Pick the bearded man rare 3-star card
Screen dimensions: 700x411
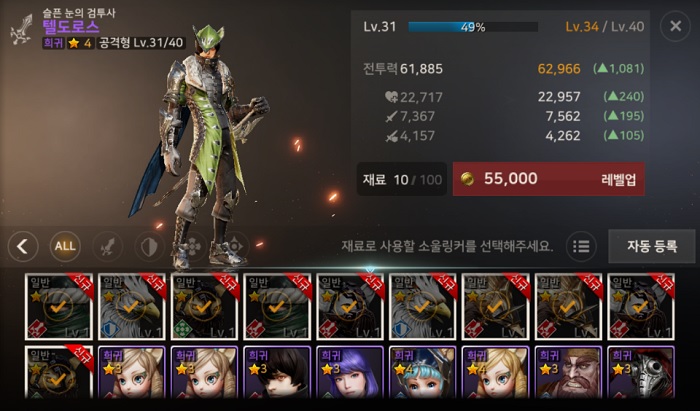click(x=566, y=377)
